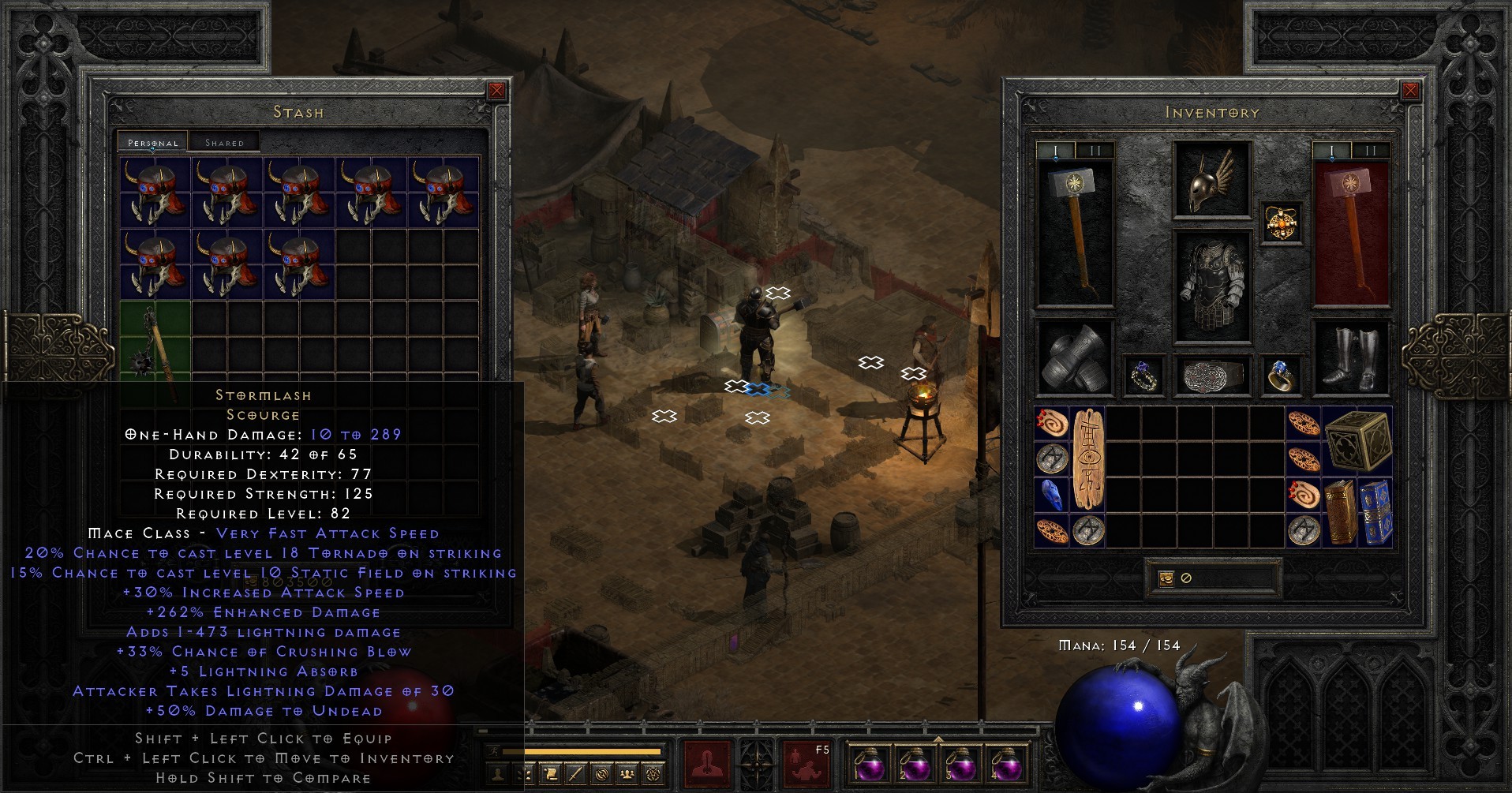Switch to weapon swap II in inventory

pos(1095,150)
